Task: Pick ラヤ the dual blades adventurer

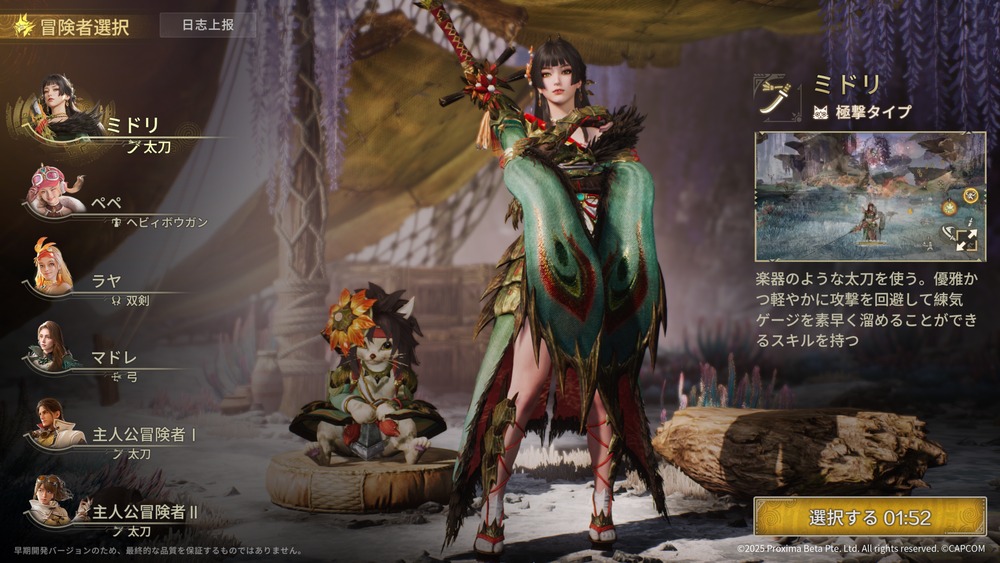Action: 105,283
